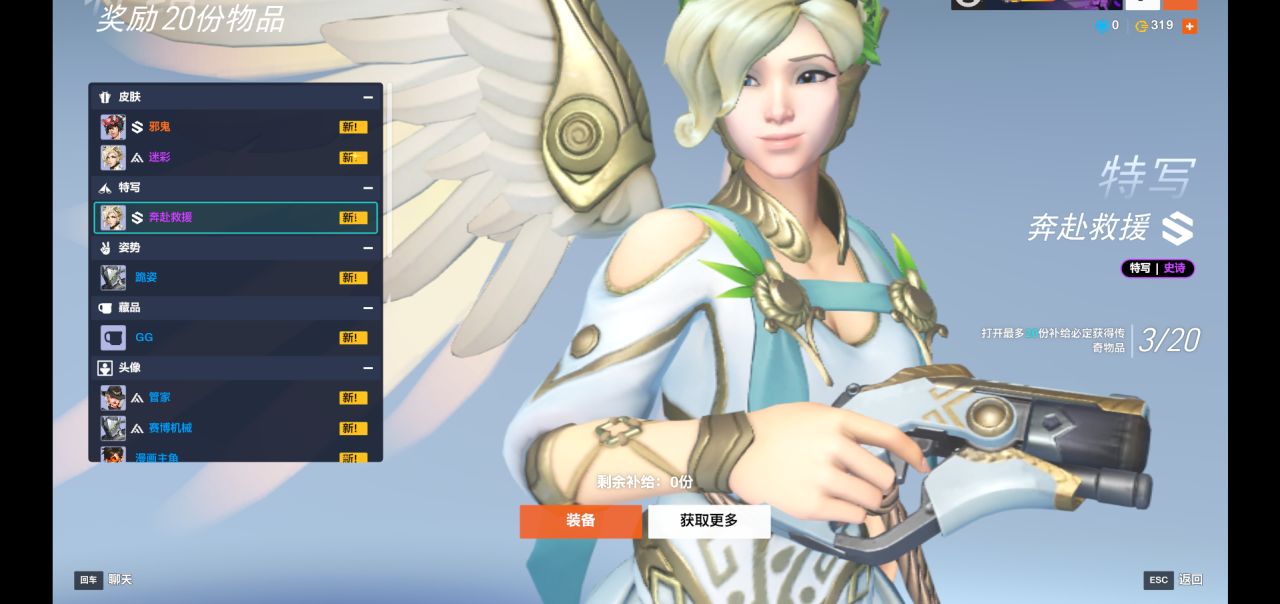Go back using the 返回 button
Image resolution: width=1280 pixels, height=604 pixels.
(1174, 580)
